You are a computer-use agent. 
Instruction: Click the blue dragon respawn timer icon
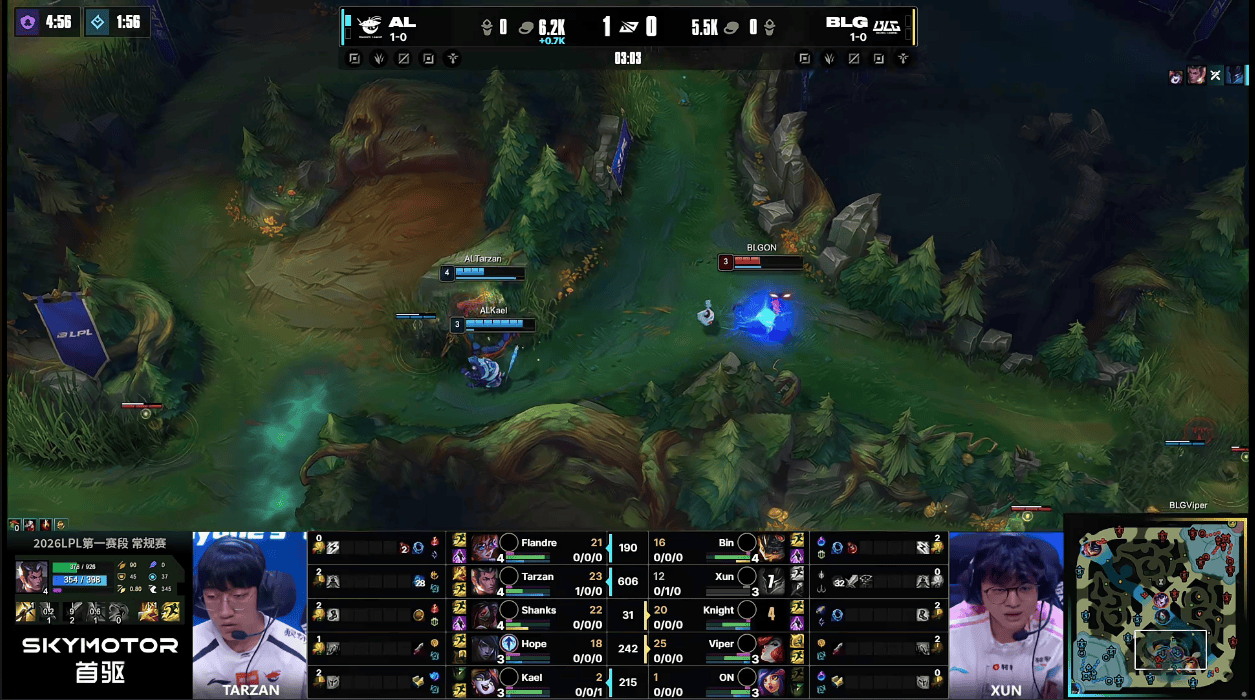click(x=97, y=21)
